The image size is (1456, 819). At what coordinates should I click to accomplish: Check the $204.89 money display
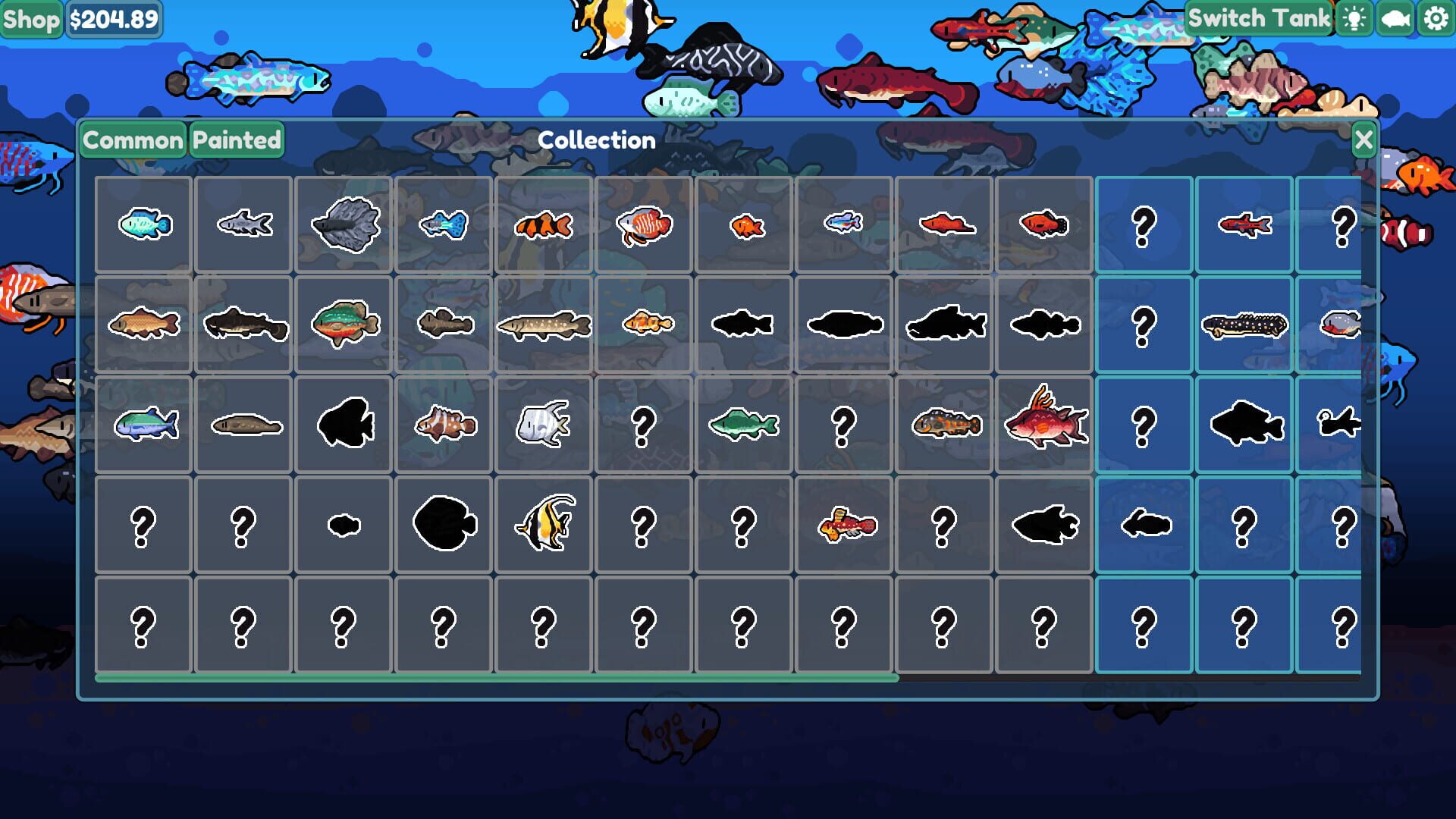point(114,19)
